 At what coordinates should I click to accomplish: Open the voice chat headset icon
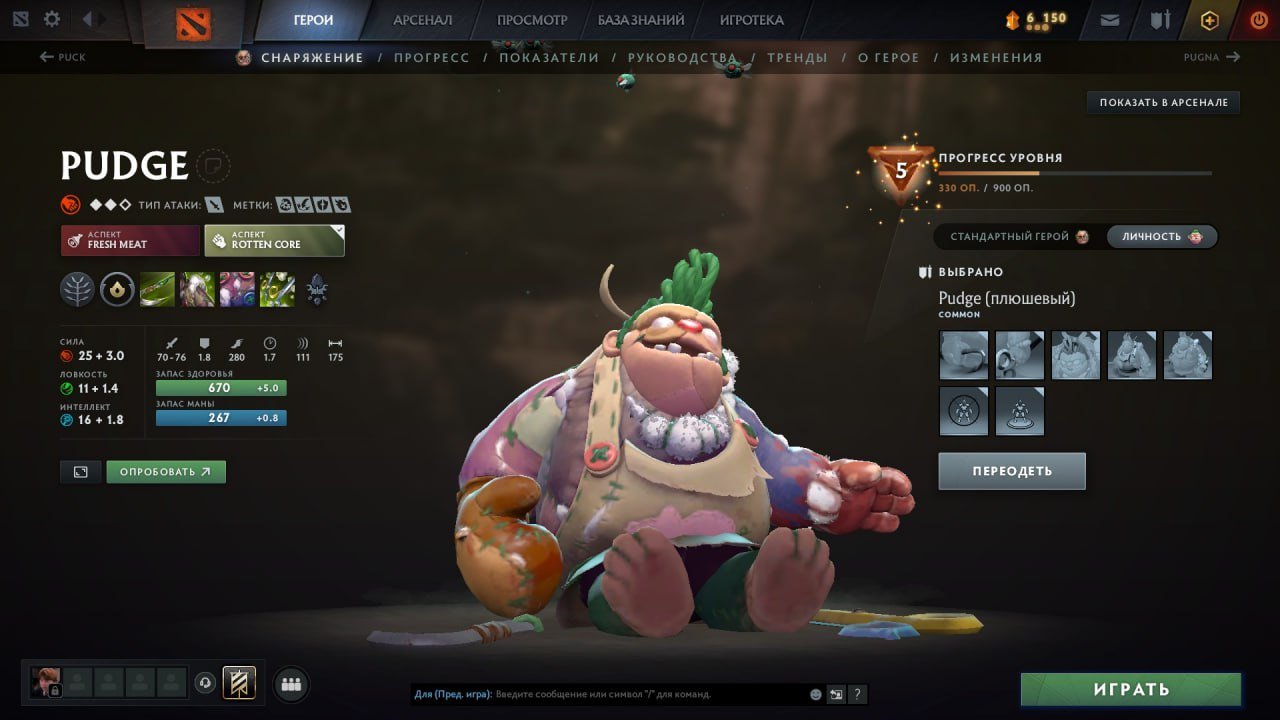click(x=205, y=683)
